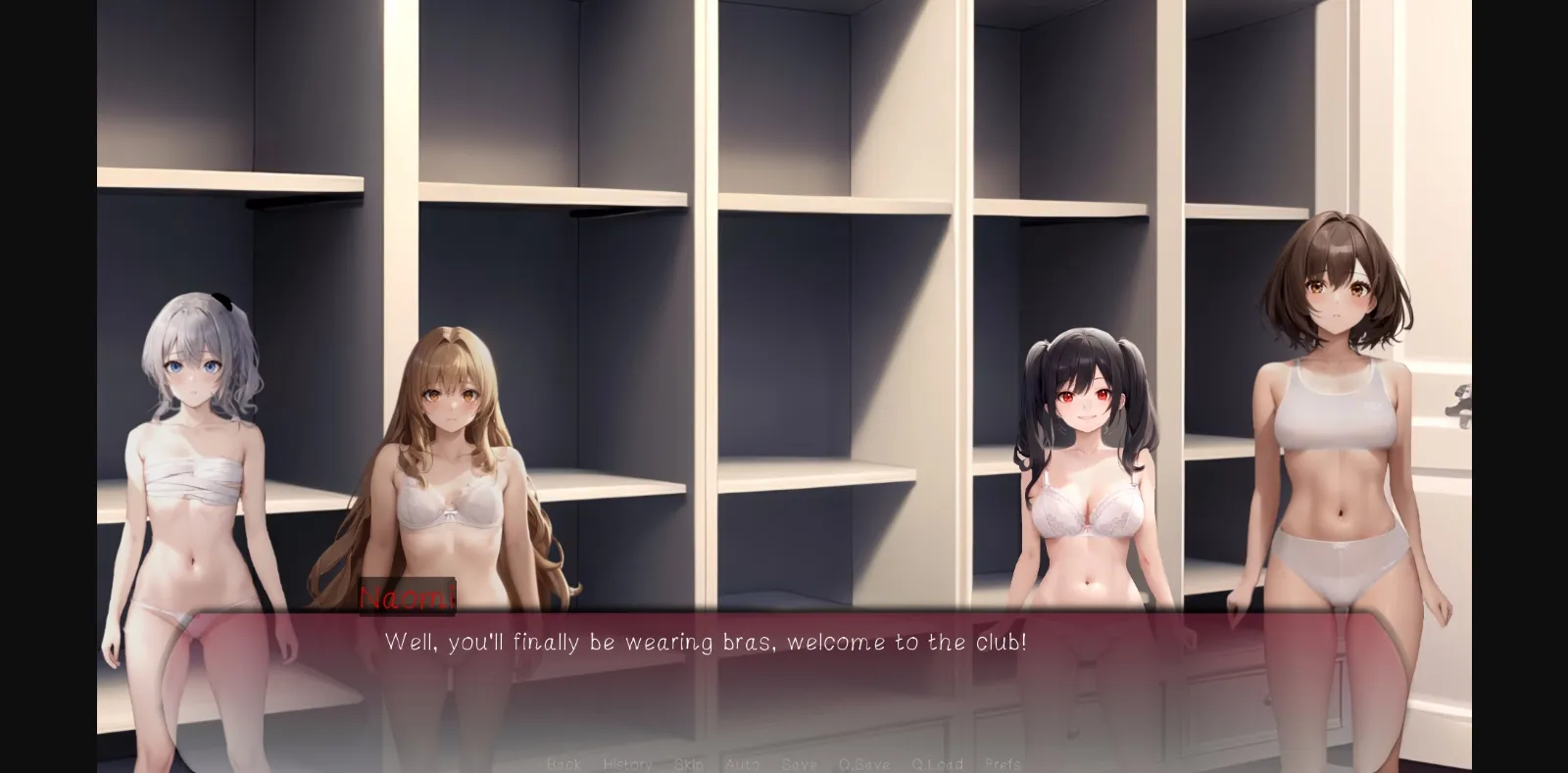Open the dialogue History log
The width and height of the screenshot is (1568, 773).
627,764
